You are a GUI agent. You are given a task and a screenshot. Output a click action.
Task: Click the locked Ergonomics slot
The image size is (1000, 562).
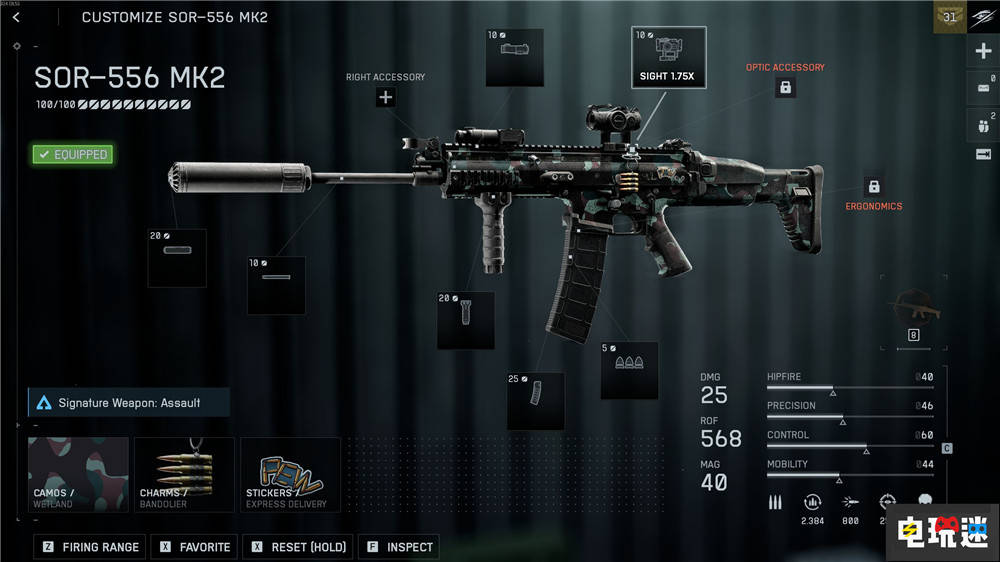pyautogui.click(x=873, y=187)
